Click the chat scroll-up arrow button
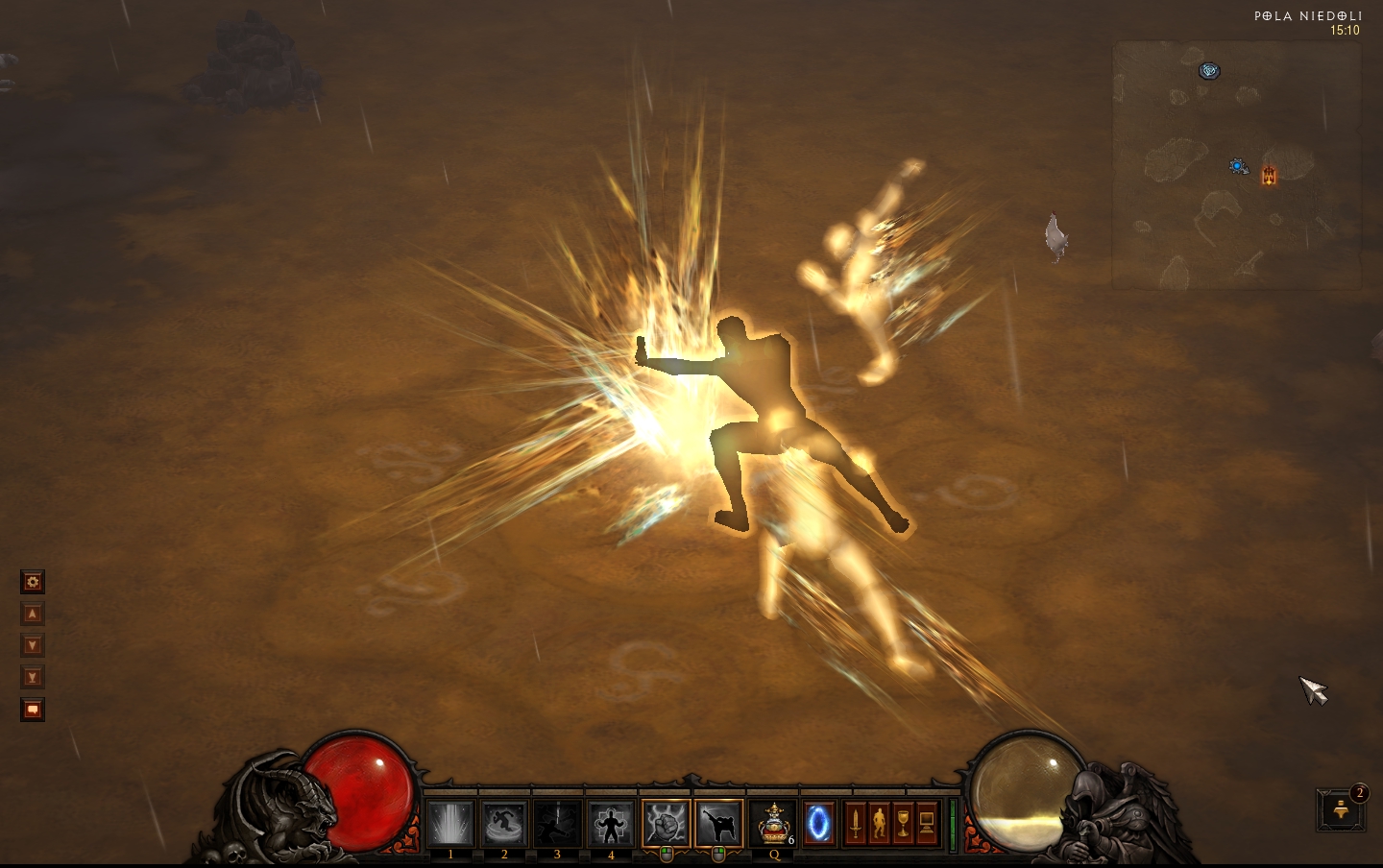1383x868 pixels. tap(33, 614)
